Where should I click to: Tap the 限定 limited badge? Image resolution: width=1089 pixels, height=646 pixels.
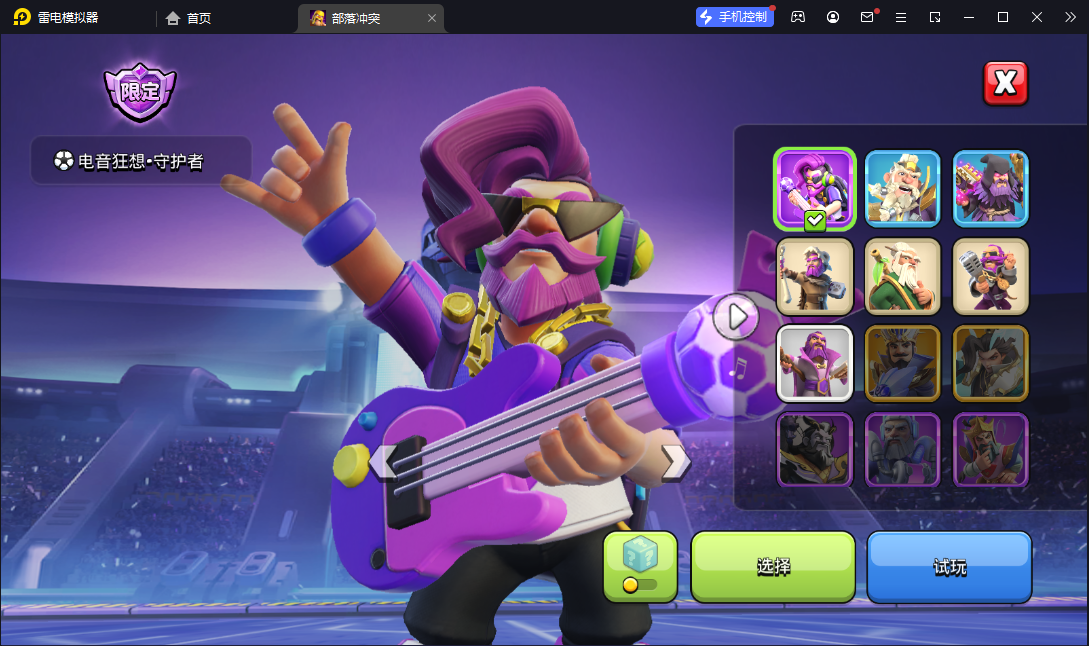coord(140,92)
